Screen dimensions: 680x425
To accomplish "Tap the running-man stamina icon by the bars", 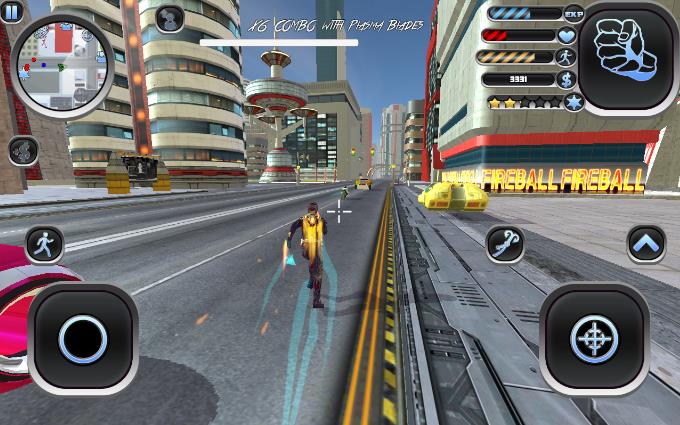I will (568, 57).
